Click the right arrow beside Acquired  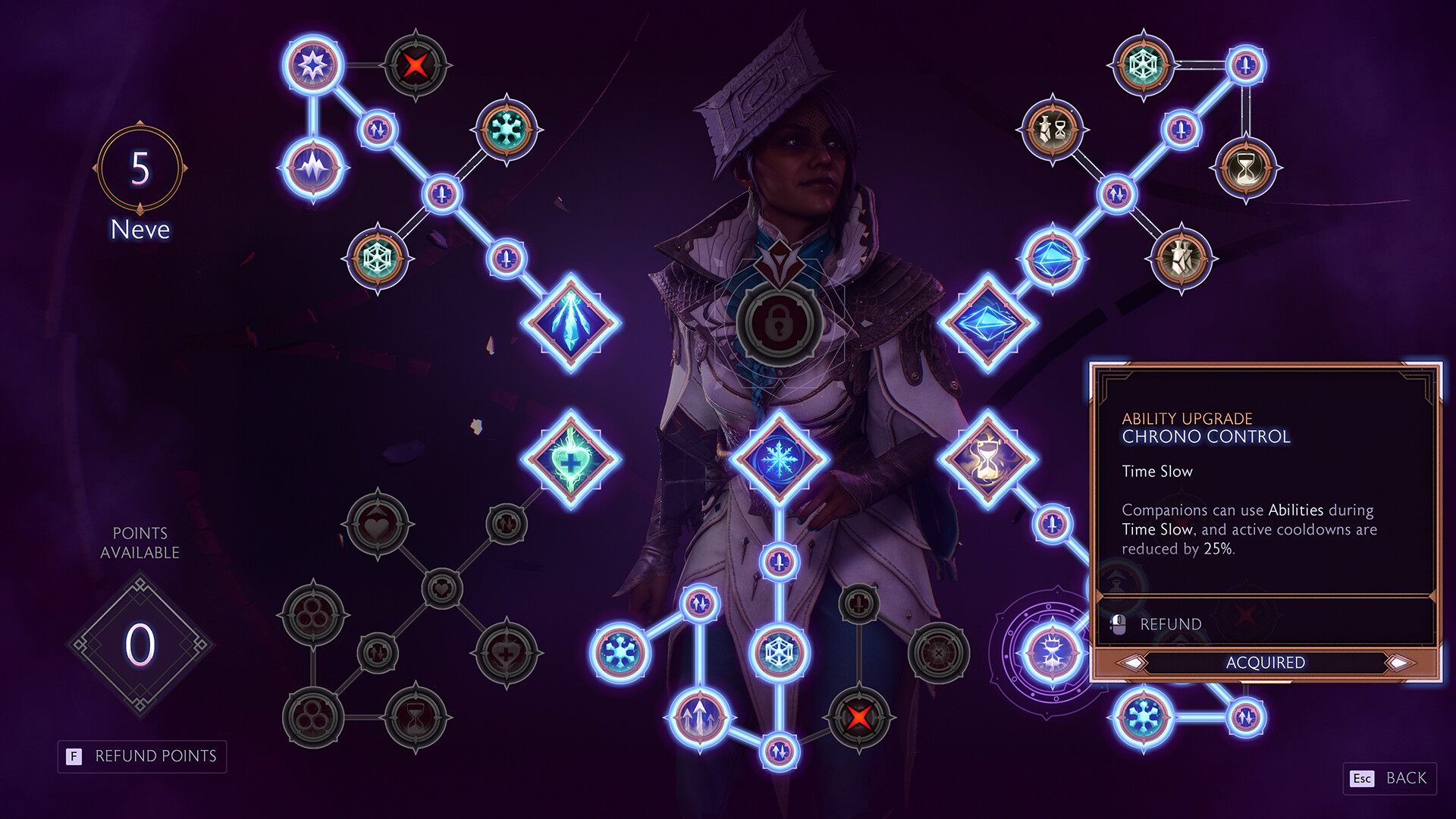click(1399, 662)
